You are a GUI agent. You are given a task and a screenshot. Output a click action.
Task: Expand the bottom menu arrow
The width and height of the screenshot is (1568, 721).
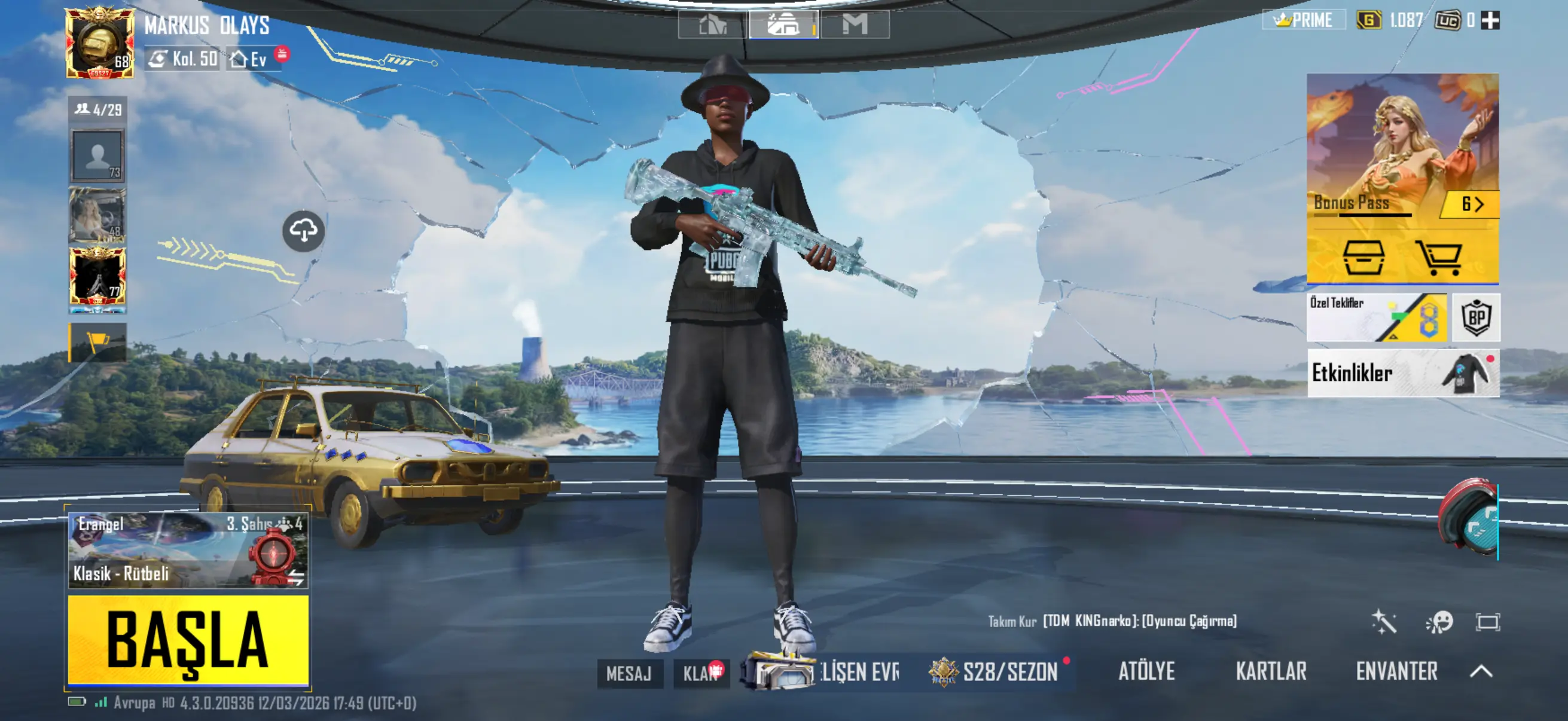click(1481, 671)
